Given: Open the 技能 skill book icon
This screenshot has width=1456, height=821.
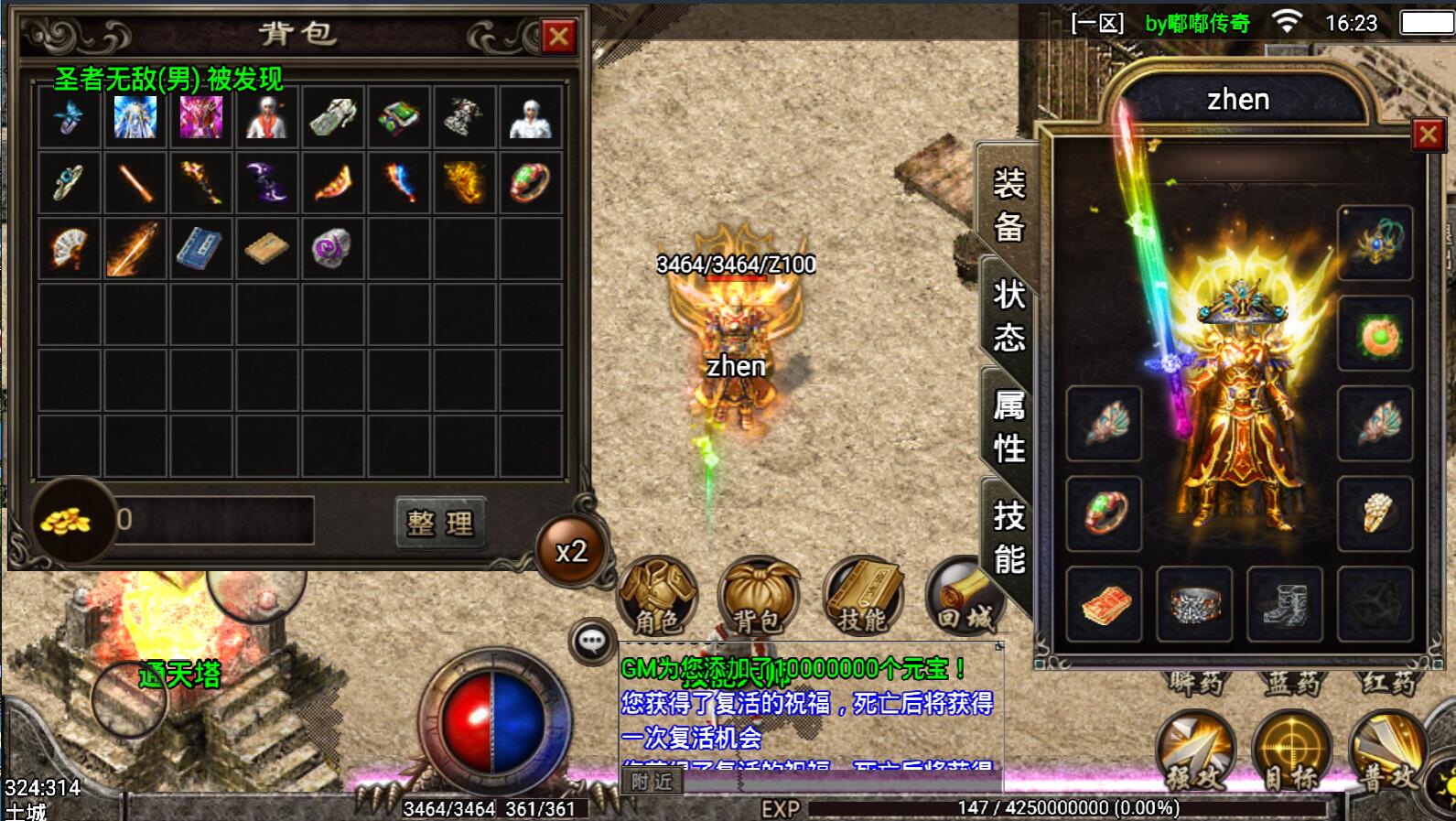Looking at the screenshot, I should pos(863,597).
